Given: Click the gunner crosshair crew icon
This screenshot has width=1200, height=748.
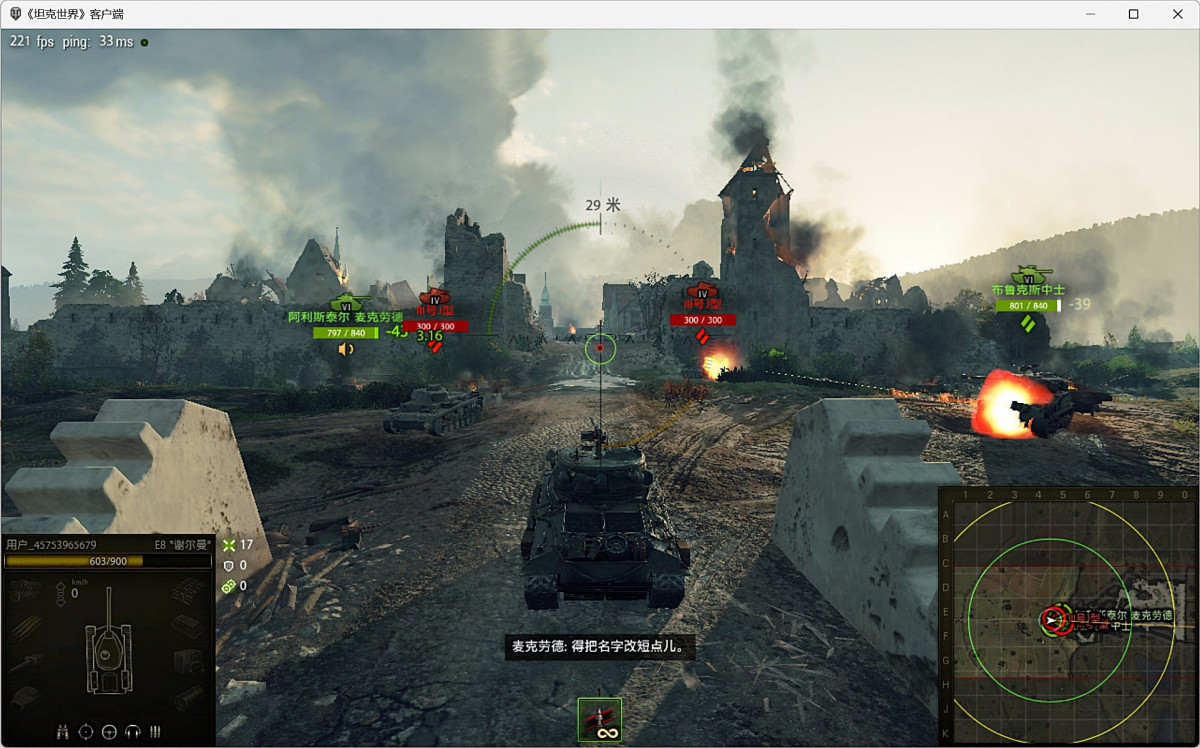Looking at the screenshot, I should (86, 732).
